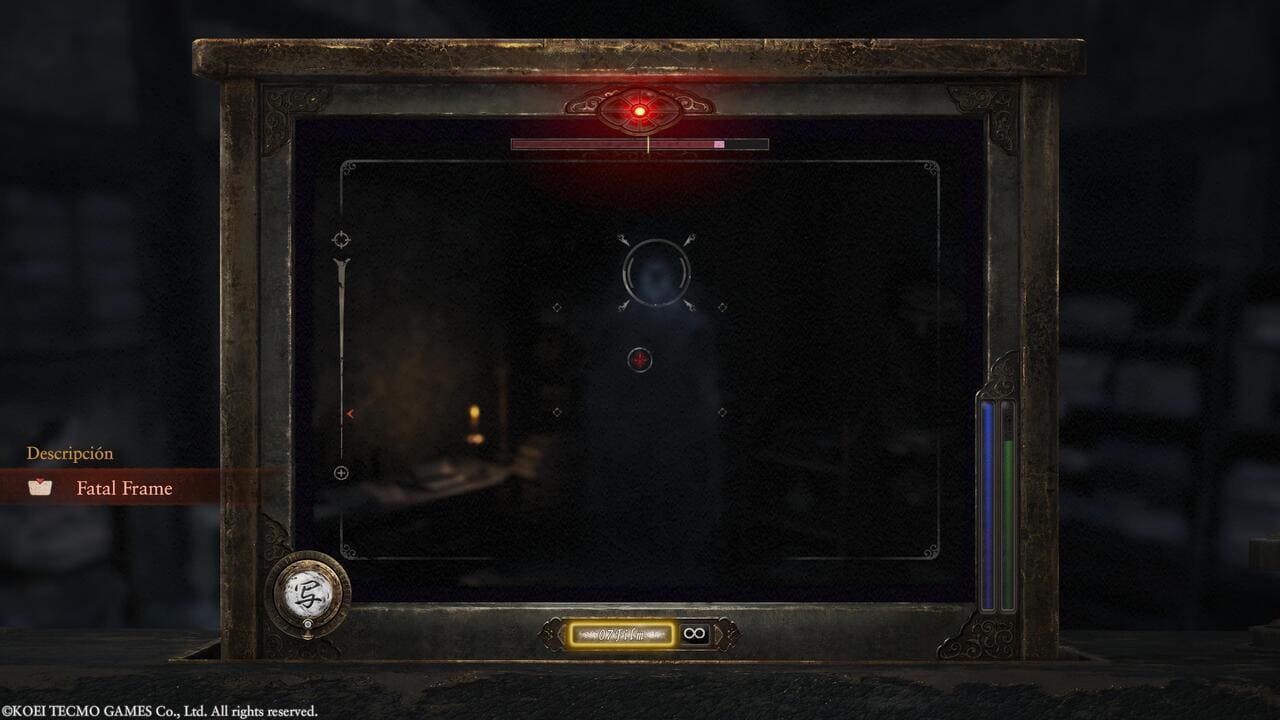Expand the Descripción panel header

click(x=70, y=453)
